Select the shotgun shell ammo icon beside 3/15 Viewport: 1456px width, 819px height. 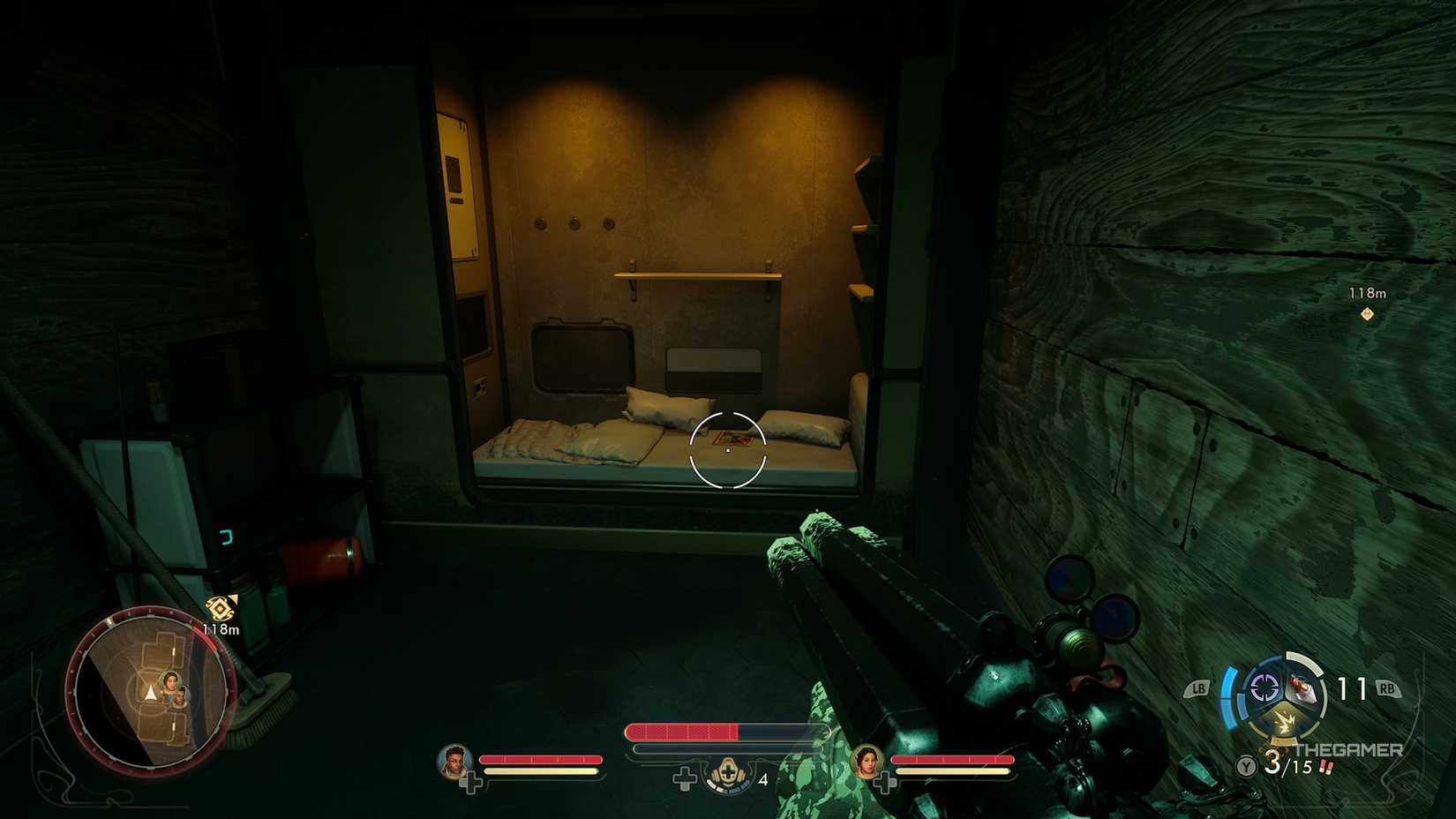point(1326,768)
